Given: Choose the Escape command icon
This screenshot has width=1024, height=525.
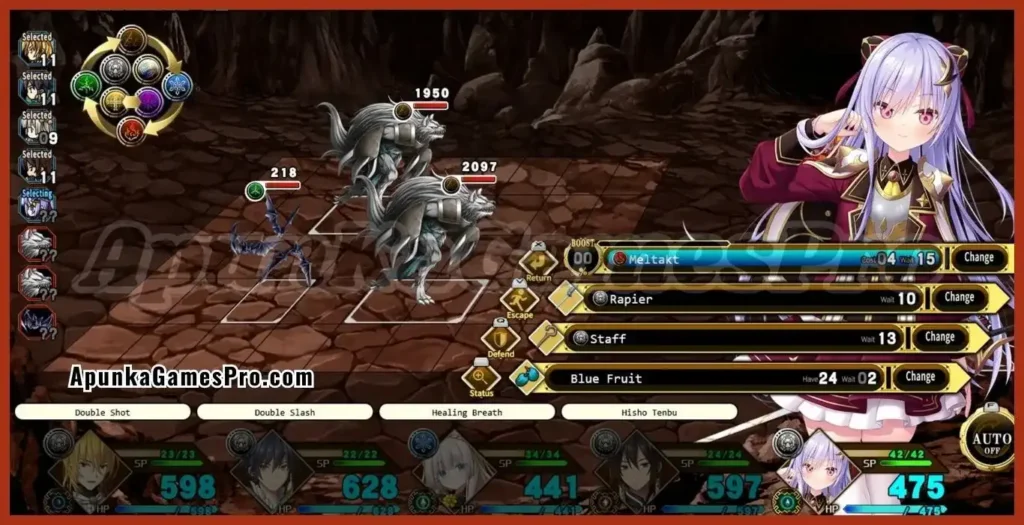Looking at the screenshot, I should pos(519,299).
